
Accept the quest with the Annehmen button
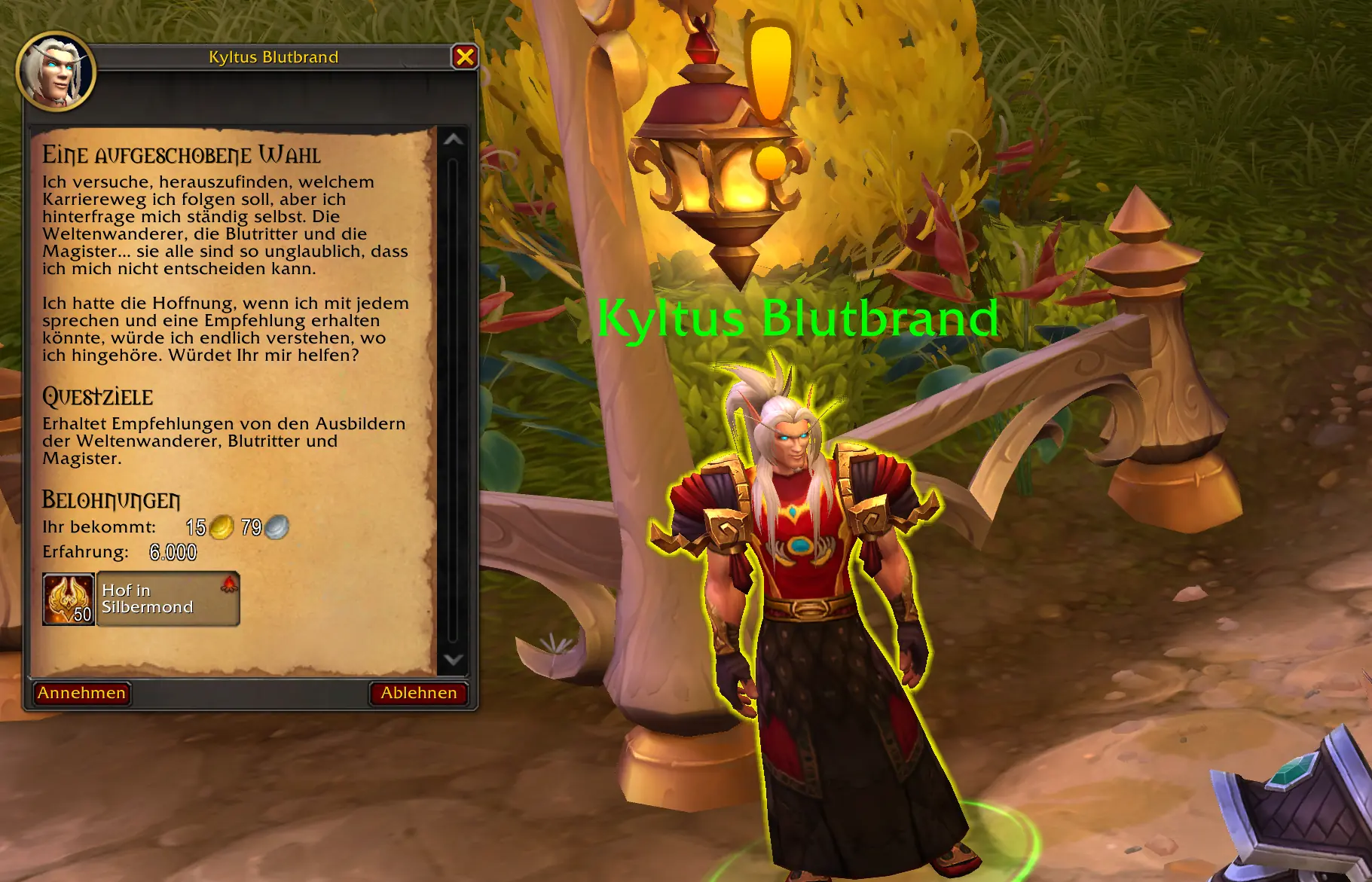pos(81,694)
